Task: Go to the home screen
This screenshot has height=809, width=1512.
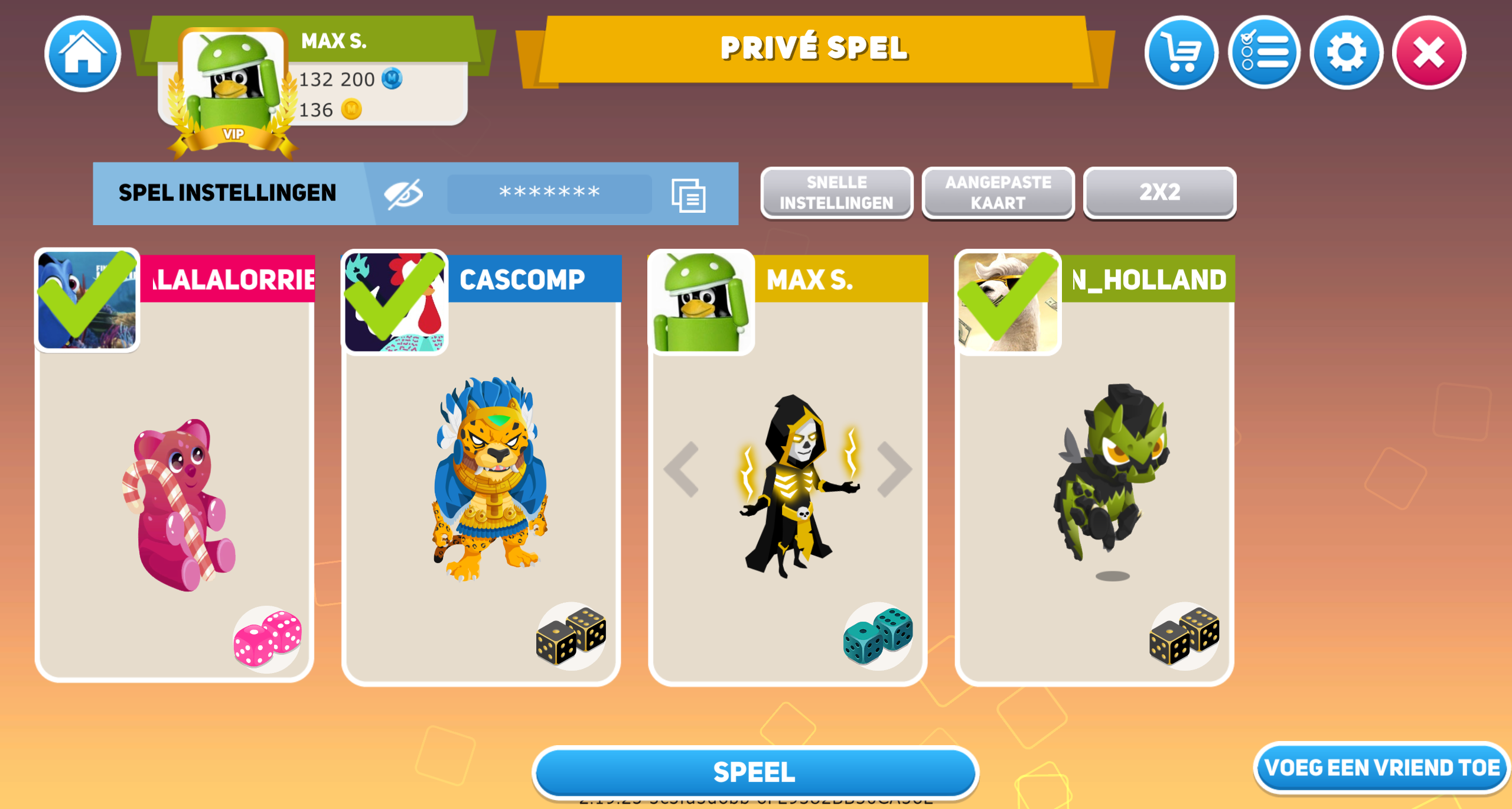Action: point(83,54)
